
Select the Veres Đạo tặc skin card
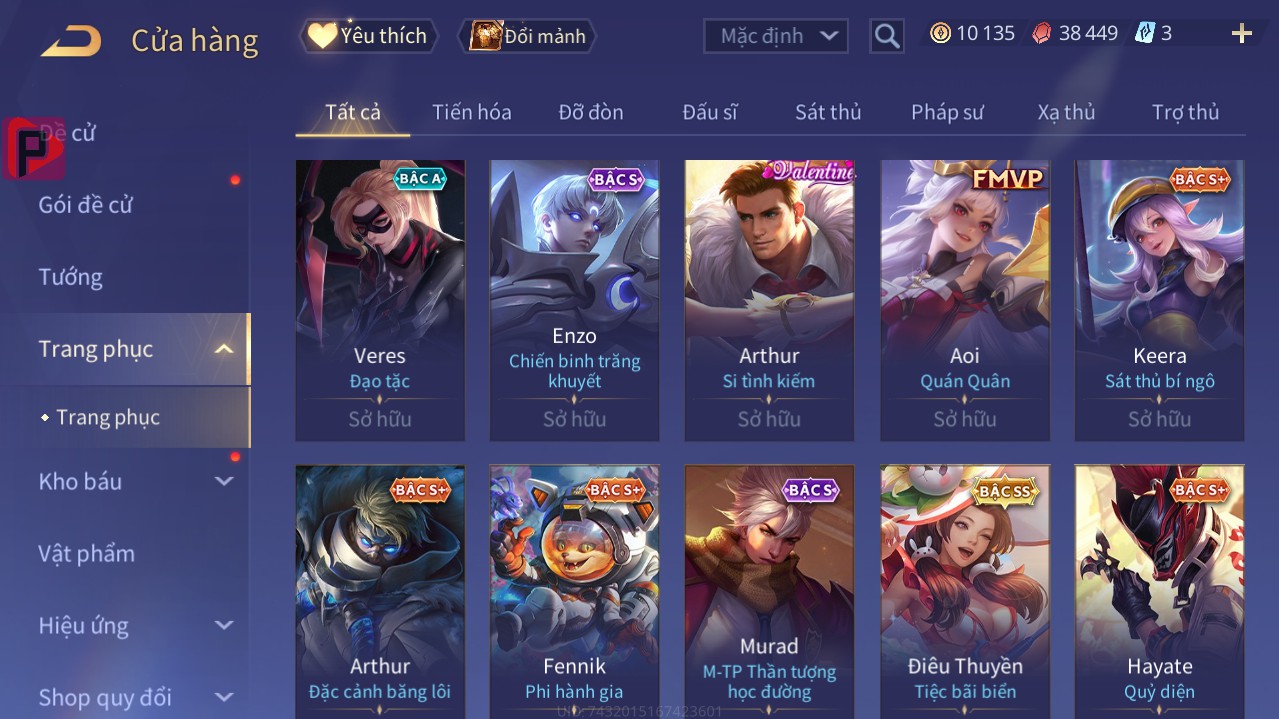click(380, 300)
